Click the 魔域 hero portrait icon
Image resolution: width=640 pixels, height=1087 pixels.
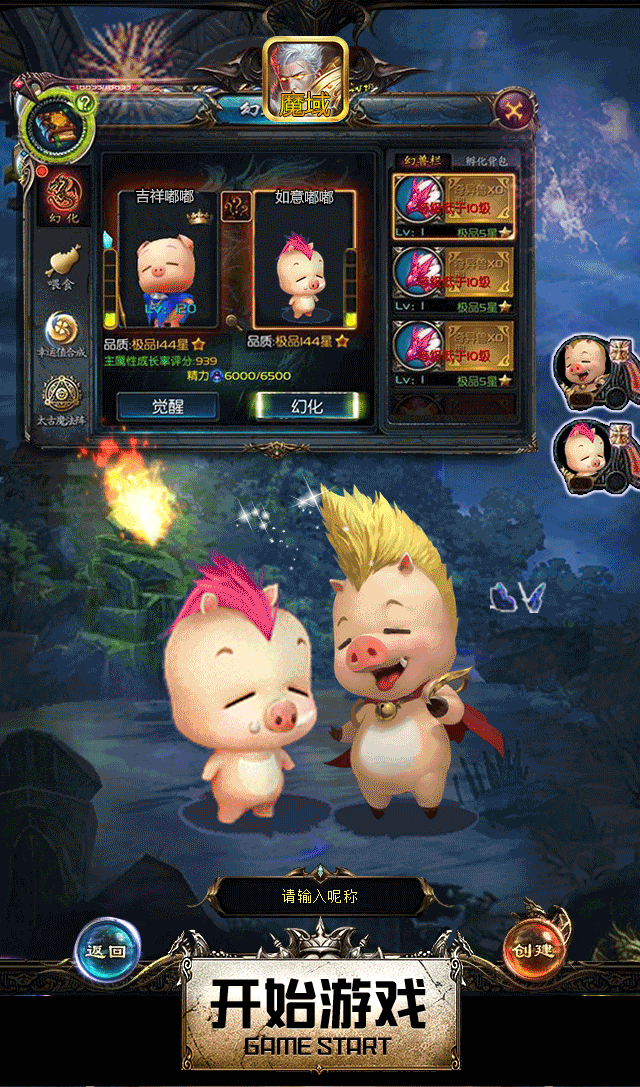[x=305, y=80]
